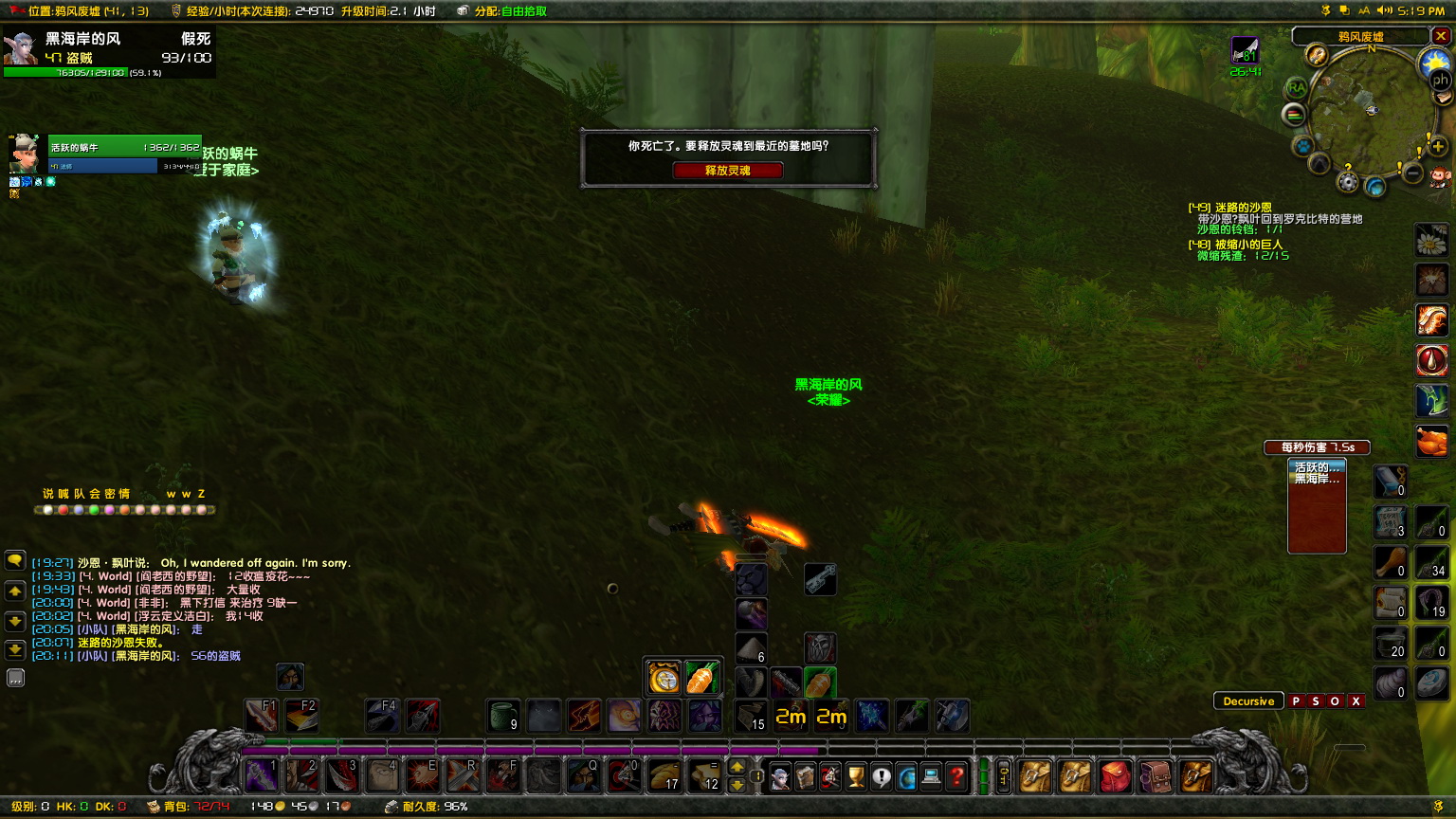Select the 说 (say) chat shortcut
1456x819 pixels.
point(47,493)
